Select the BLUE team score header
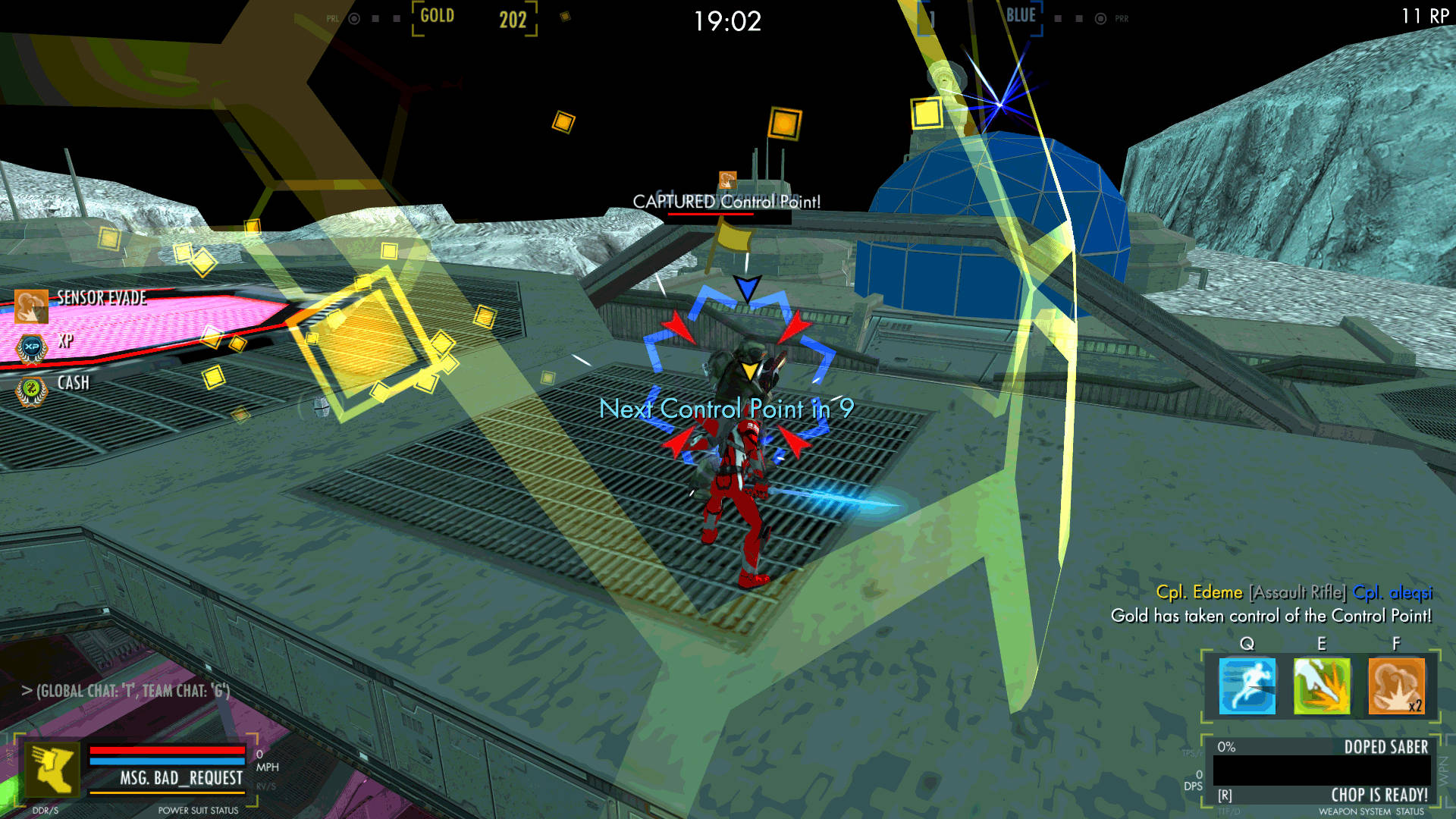 (x=1020, y=14)
